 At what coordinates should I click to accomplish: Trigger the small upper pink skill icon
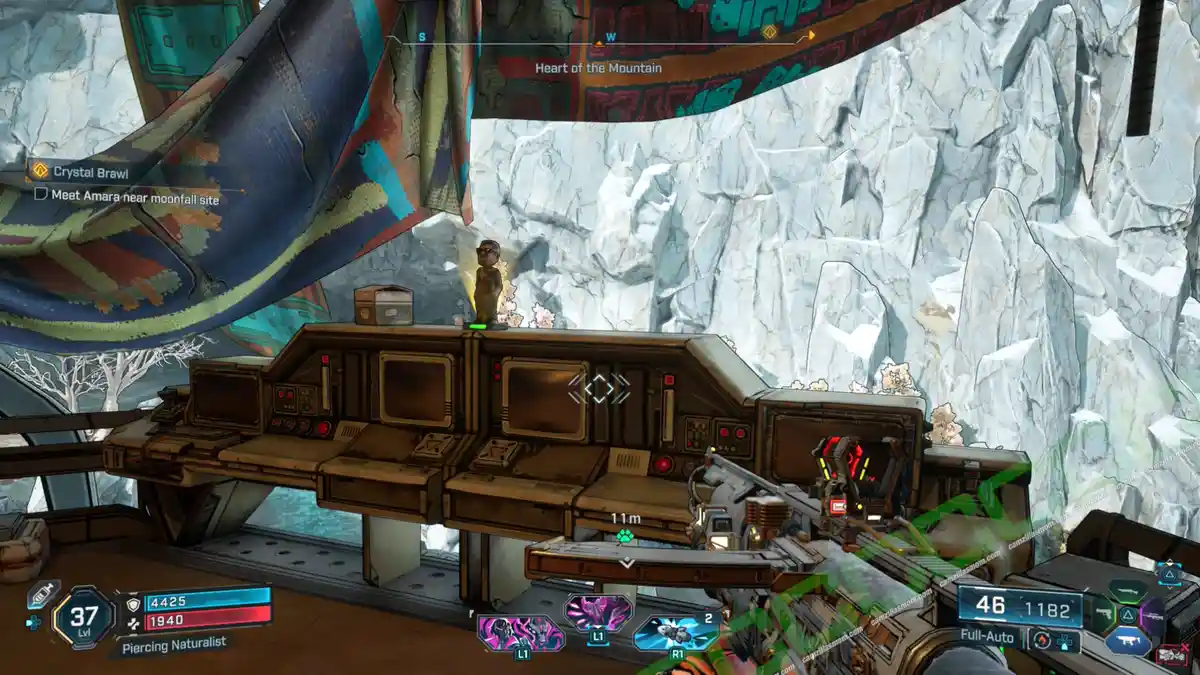click(x=598, y=611)
